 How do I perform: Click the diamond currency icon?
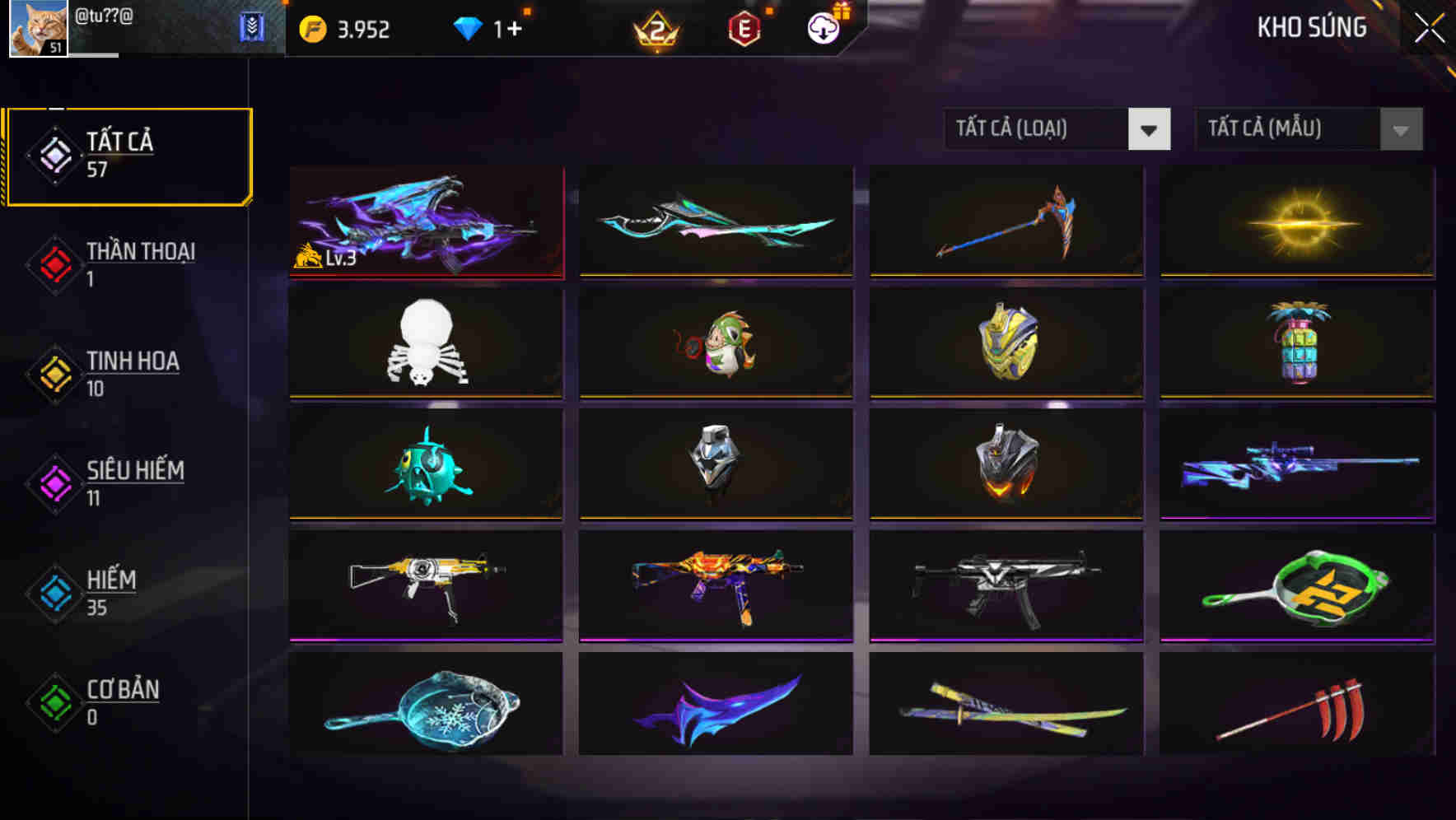469,27
